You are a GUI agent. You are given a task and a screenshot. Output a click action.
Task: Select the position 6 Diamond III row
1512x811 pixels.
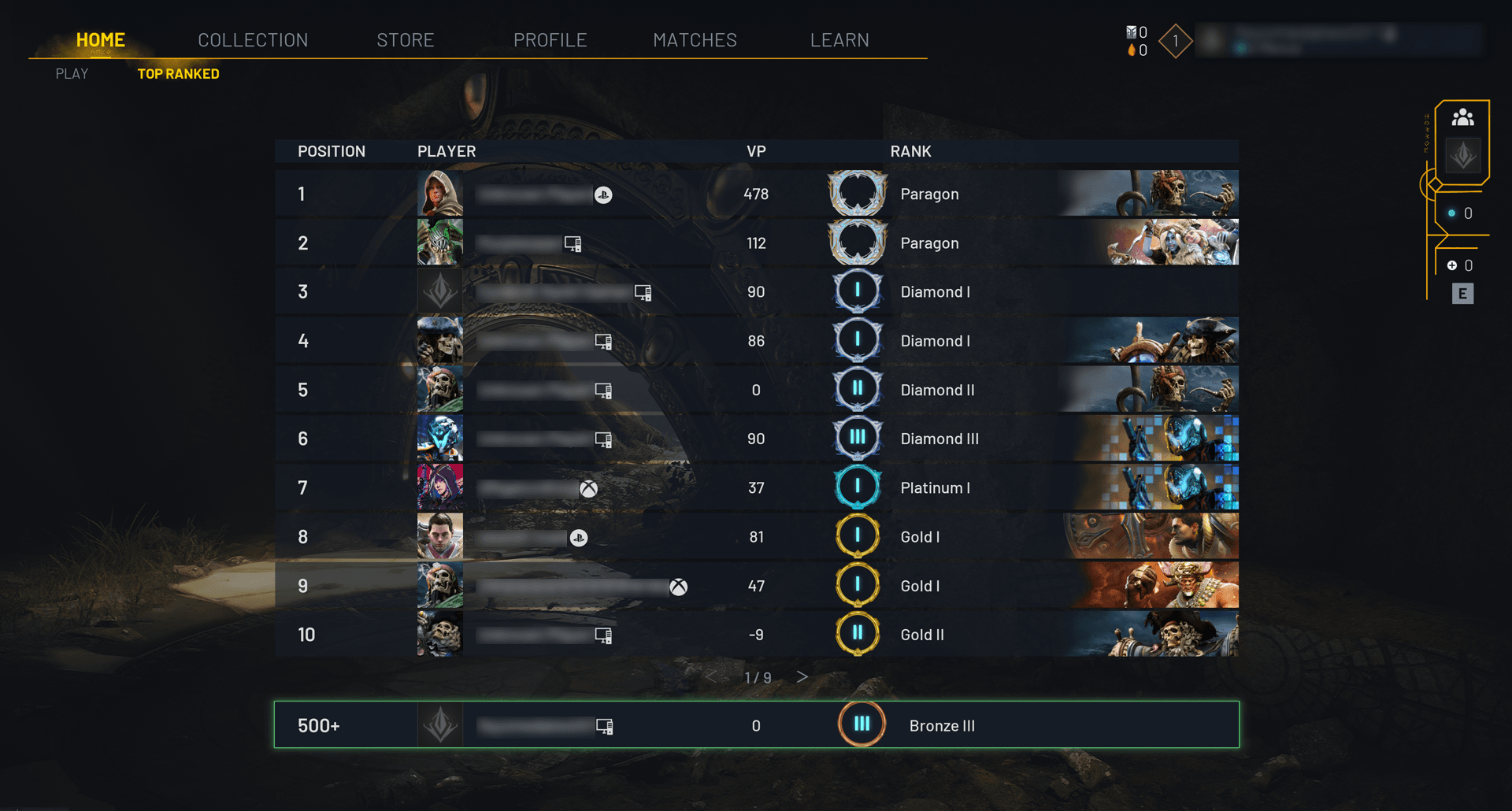point(756,439)
